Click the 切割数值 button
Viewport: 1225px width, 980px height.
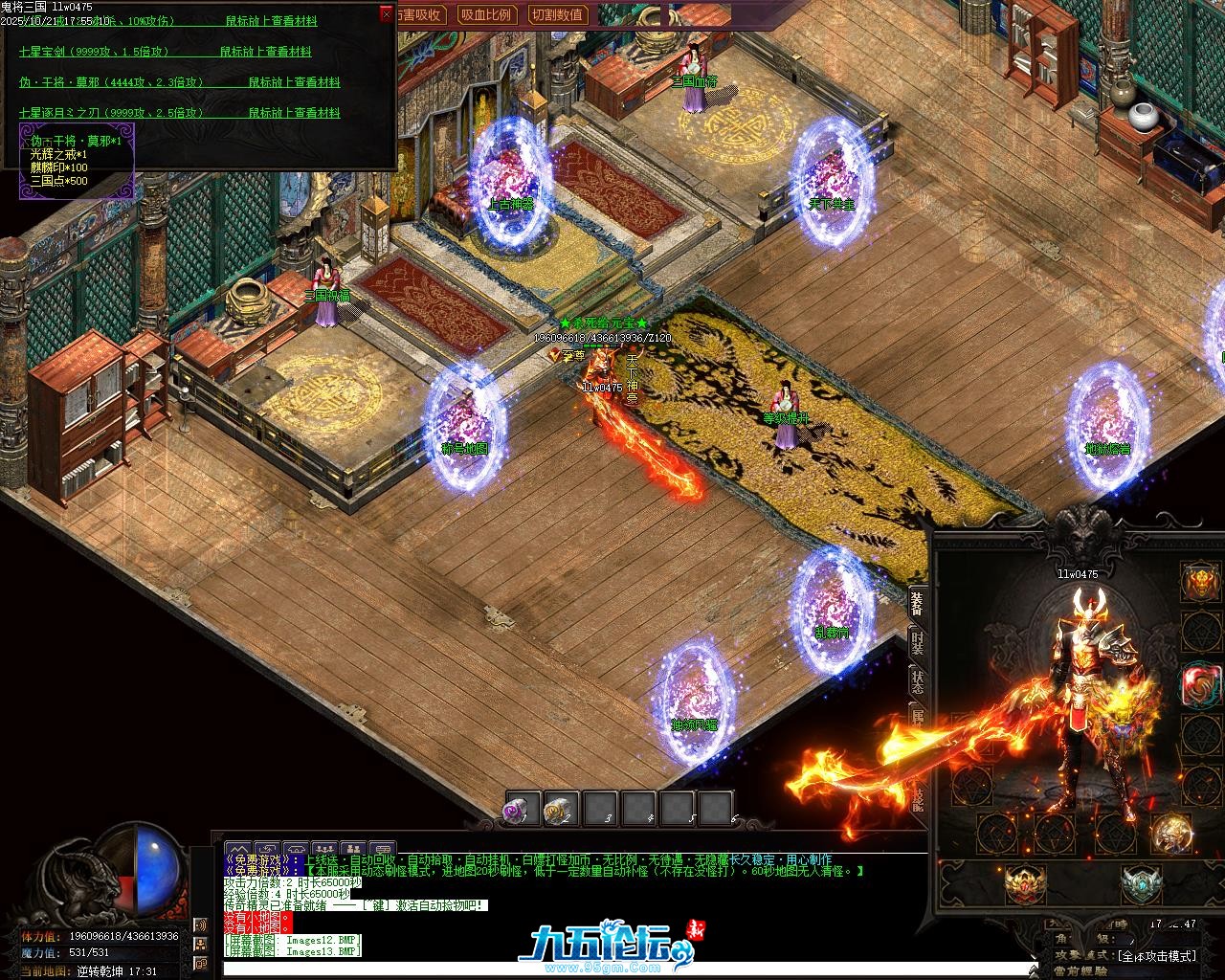(557, 14)
